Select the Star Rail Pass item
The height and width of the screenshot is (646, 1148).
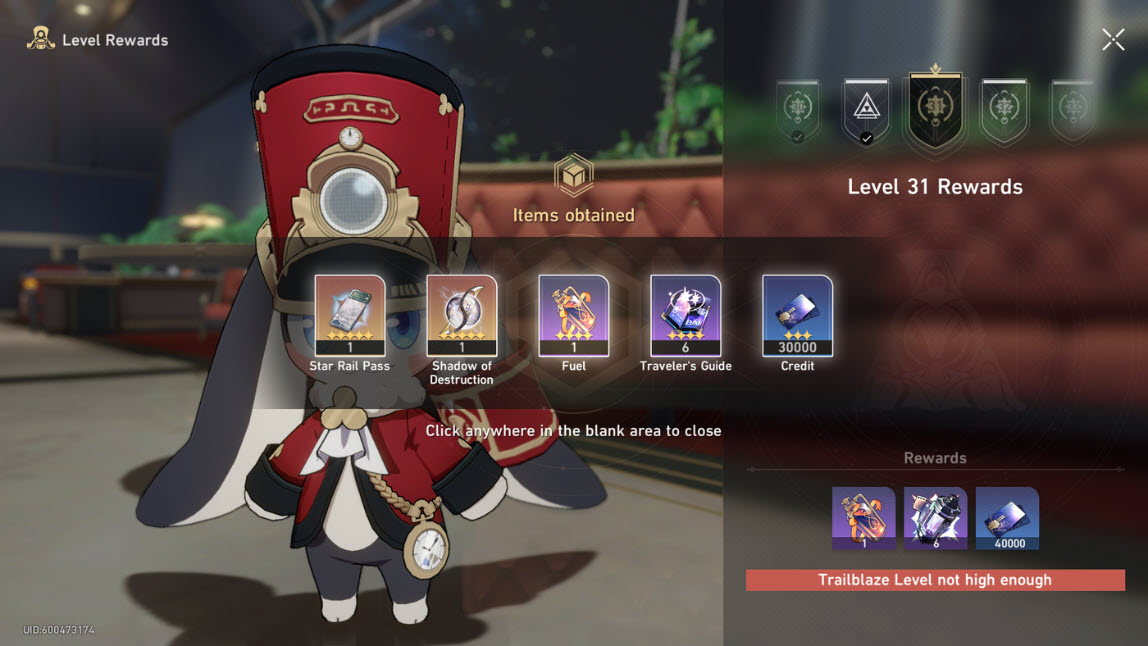pos(350,315)
